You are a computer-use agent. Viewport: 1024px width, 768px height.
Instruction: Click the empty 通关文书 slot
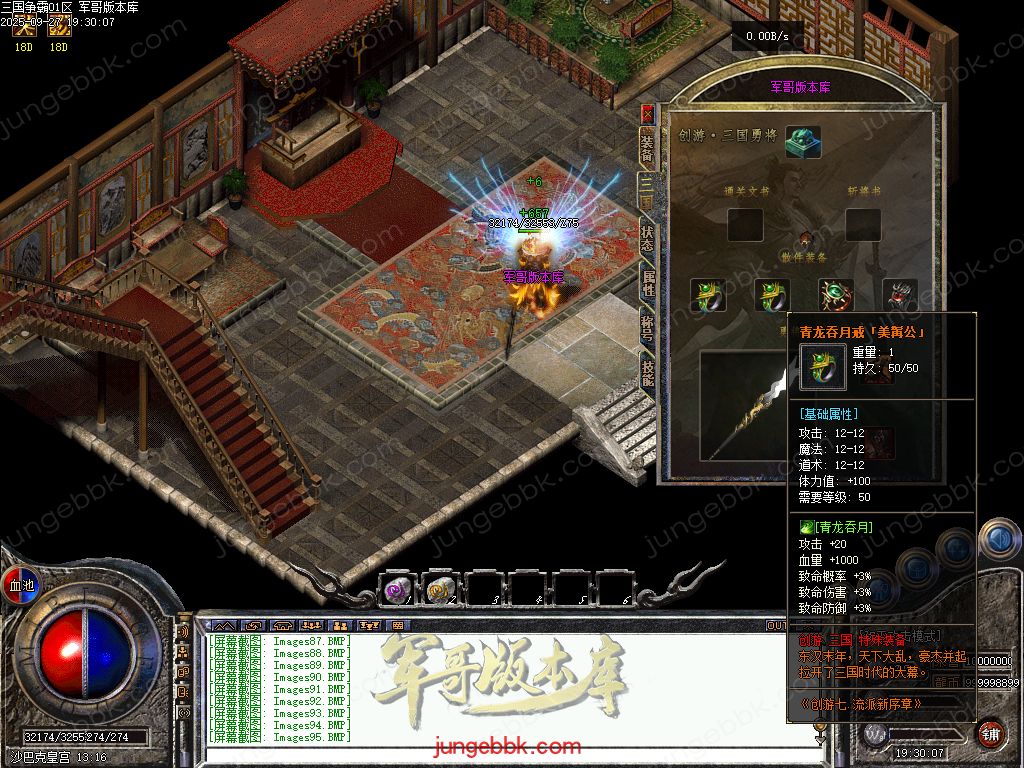pyautogui.click(x=745, y=225)
